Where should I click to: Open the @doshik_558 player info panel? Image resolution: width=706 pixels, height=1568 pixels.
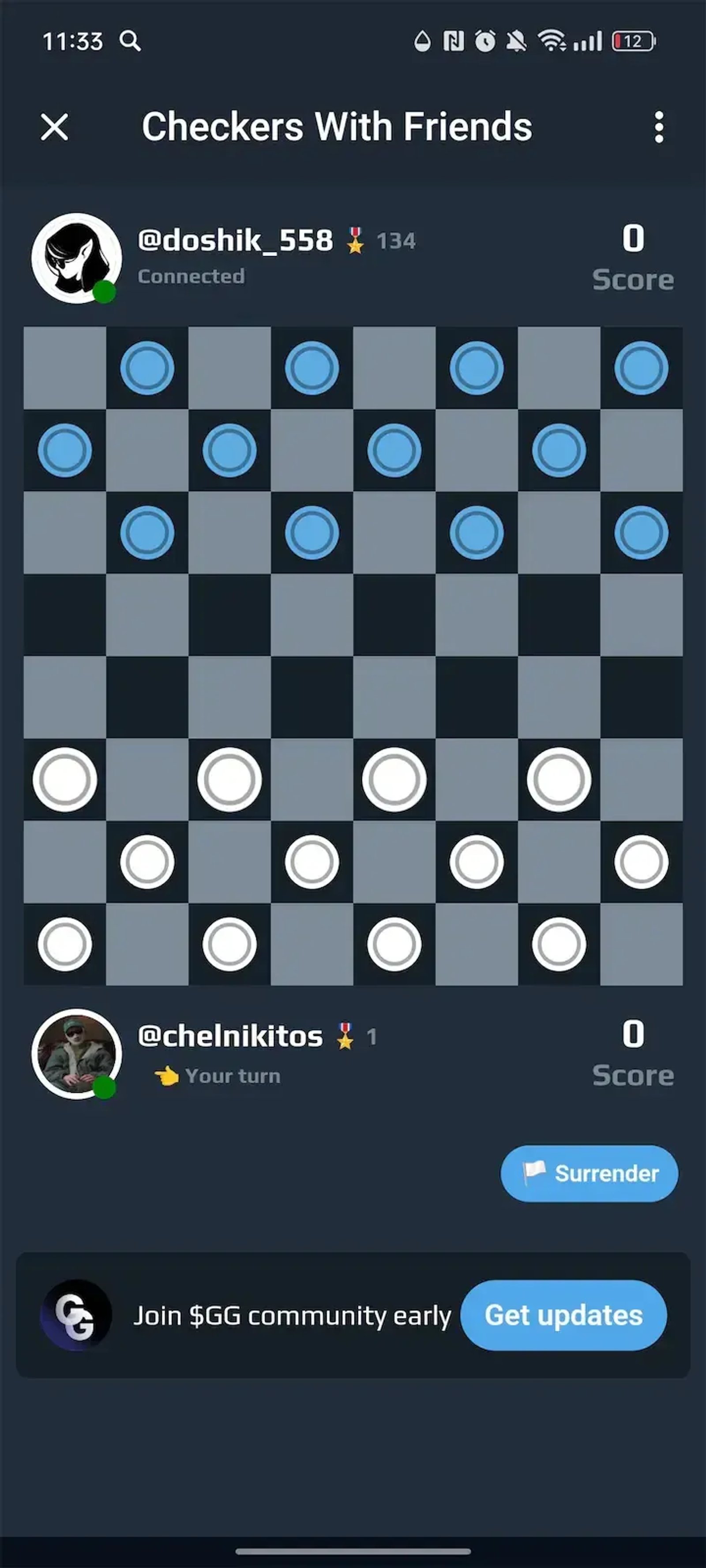pos(244,256)
